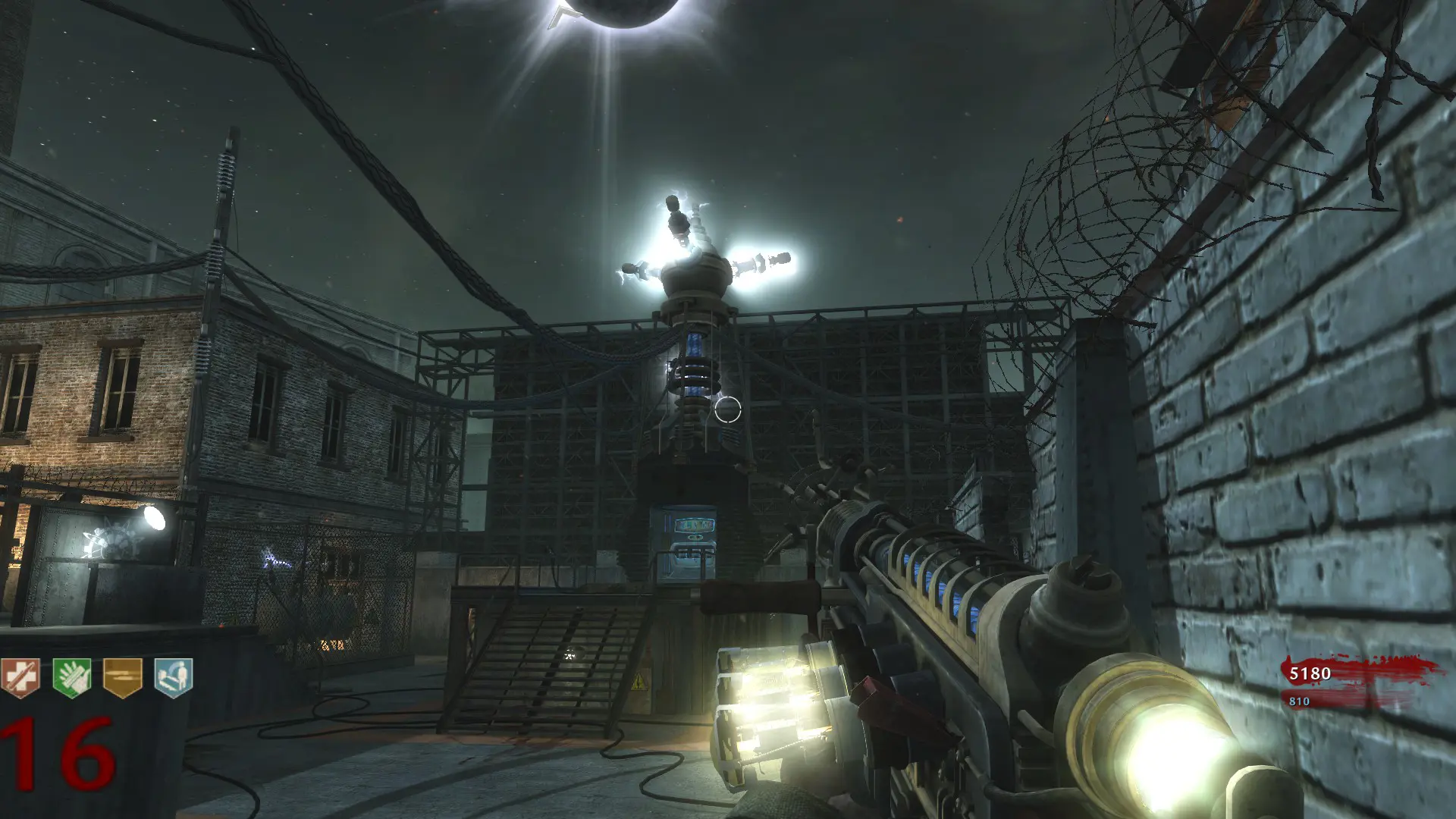Click the crosshair reticle at screen center
Viewport: 1456px width, 819px height.
[728, 409]
